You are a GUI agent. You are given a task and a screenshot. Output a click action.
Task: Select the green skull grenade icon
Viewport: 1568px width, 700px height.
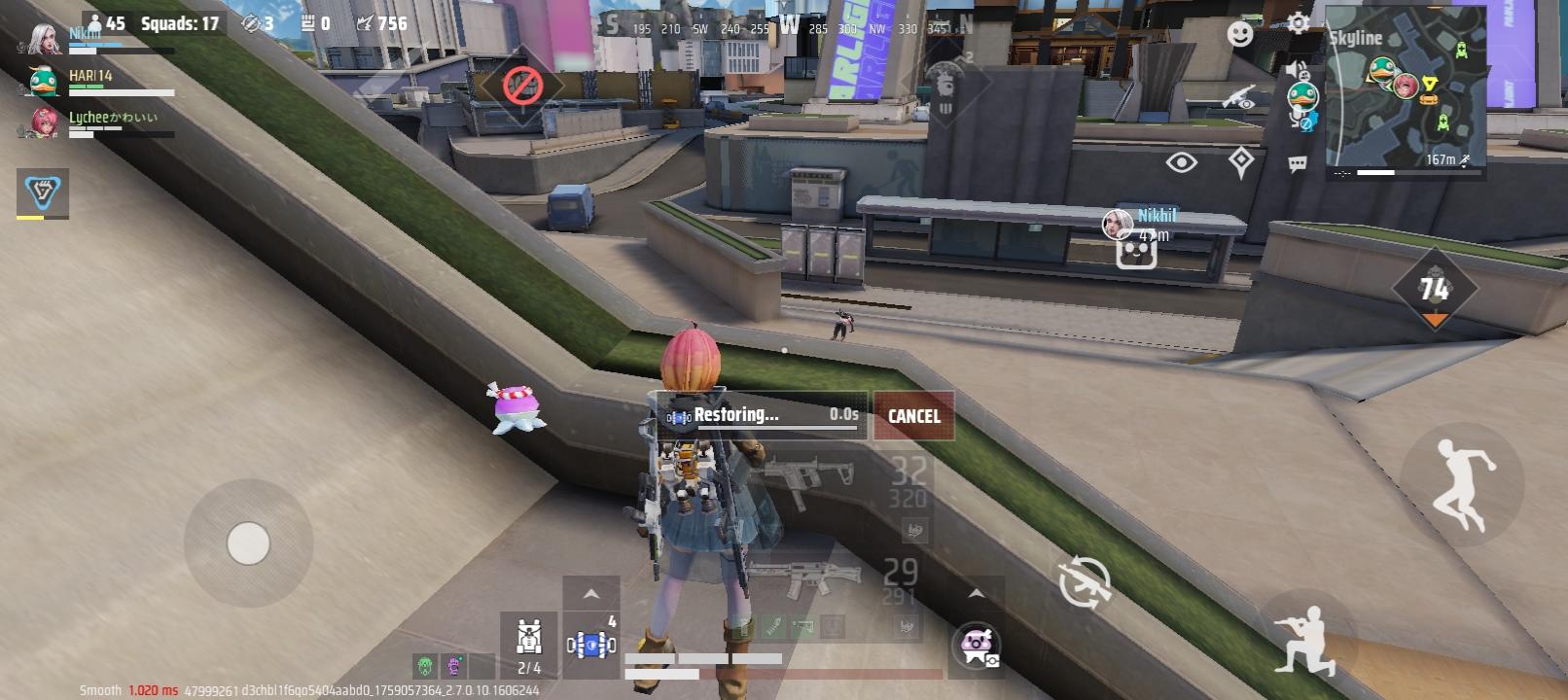coord(426,667)
